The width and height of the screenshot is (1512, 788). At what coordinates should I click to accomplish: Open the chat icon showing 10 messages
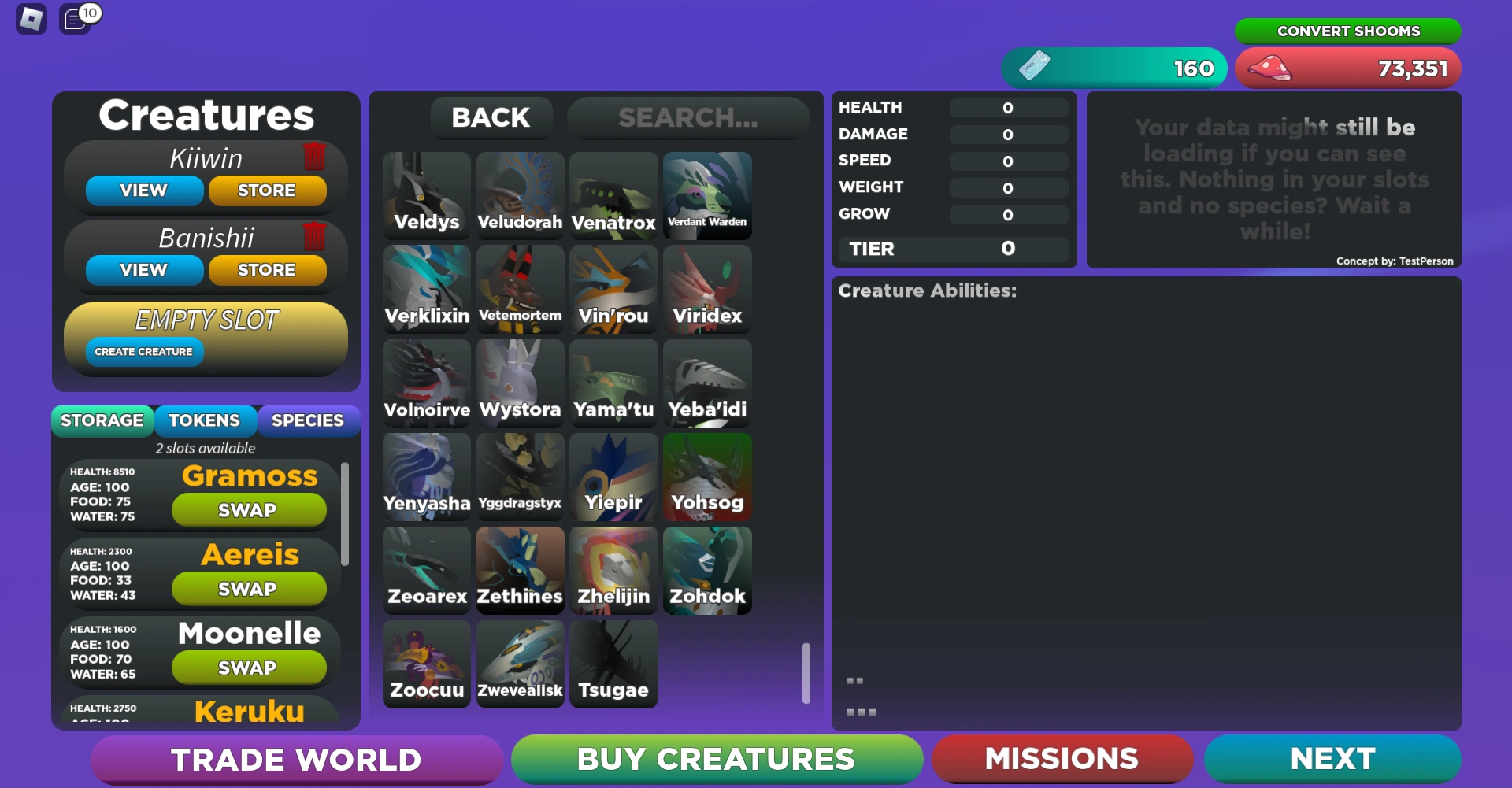pos(76,20)
